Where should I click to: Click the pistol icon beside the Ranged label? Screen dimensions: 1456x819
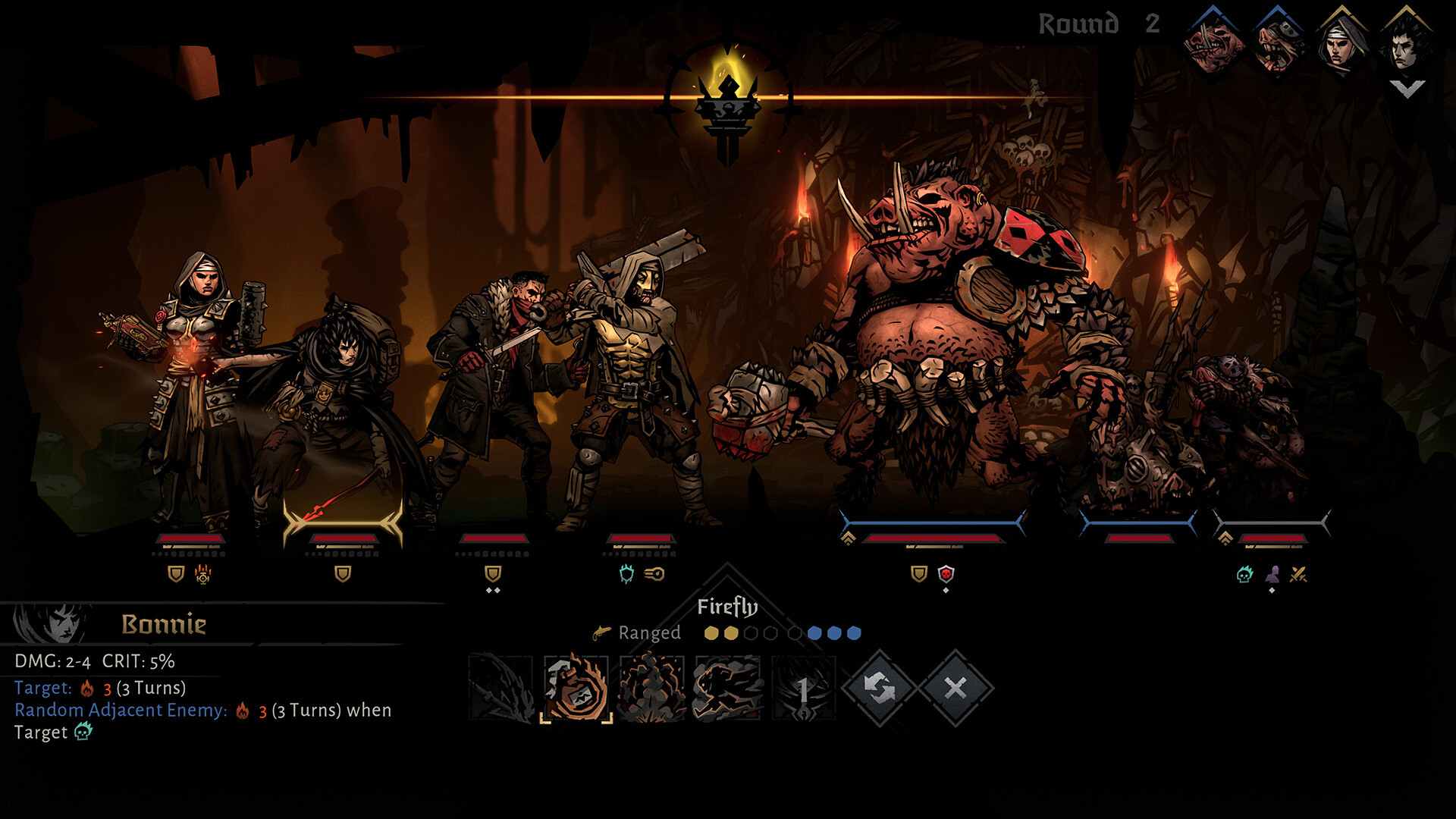click(601, 632)
